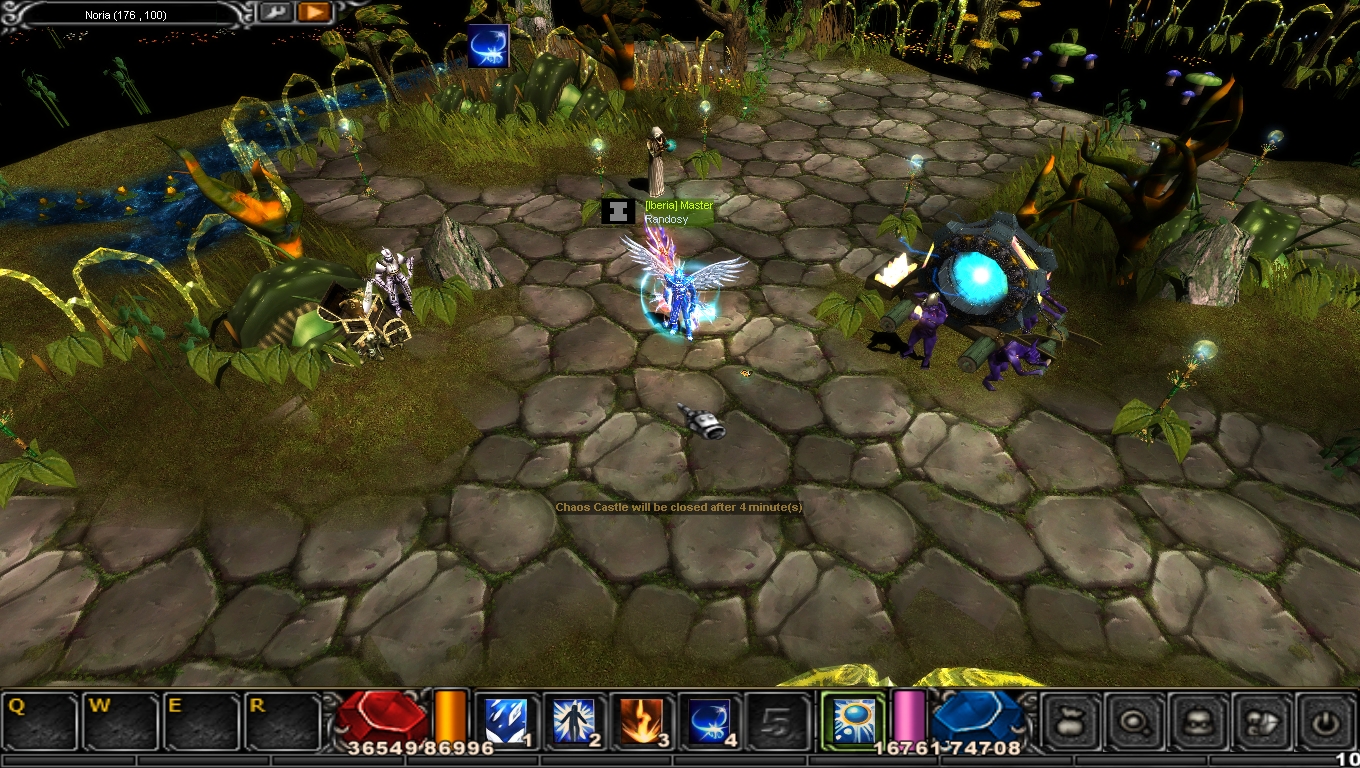
Task: Activate the glowing figure skill in slot 2
Action: pyautogui.click(x=573, y=720)
